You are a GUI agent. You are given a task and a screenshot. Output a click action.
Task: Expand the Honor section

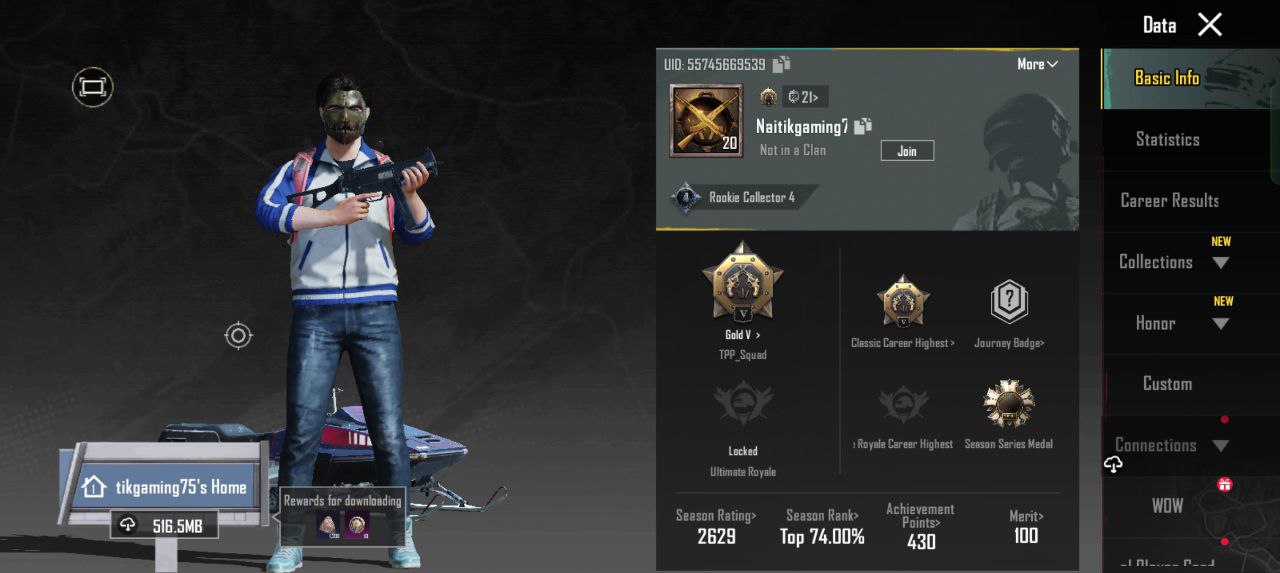tap(1220, 323)
